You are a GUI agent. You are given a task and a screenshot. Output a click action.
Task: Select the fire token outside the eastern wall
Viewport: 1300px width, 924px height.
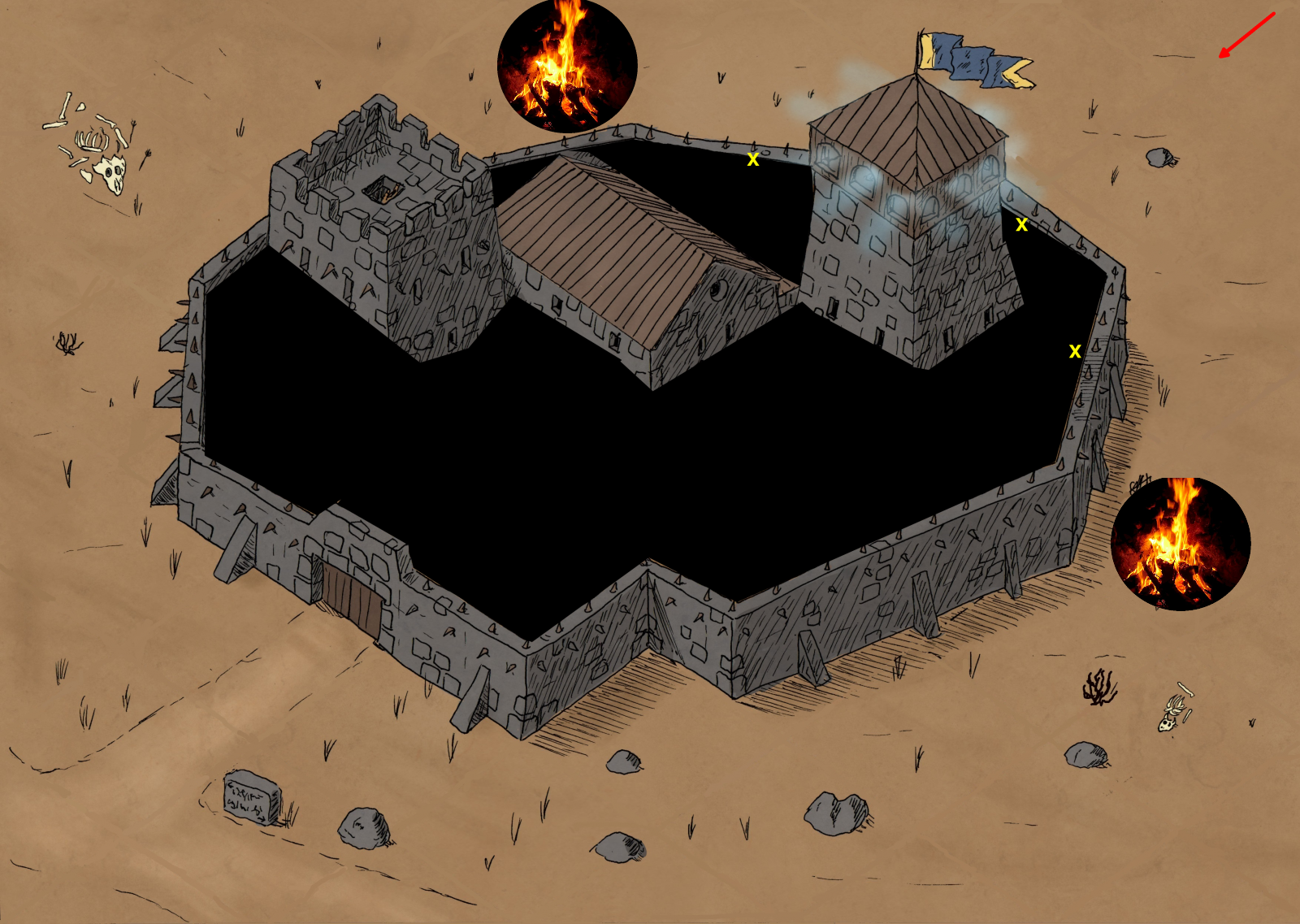pyautogui.click(x=1180, y=544)
